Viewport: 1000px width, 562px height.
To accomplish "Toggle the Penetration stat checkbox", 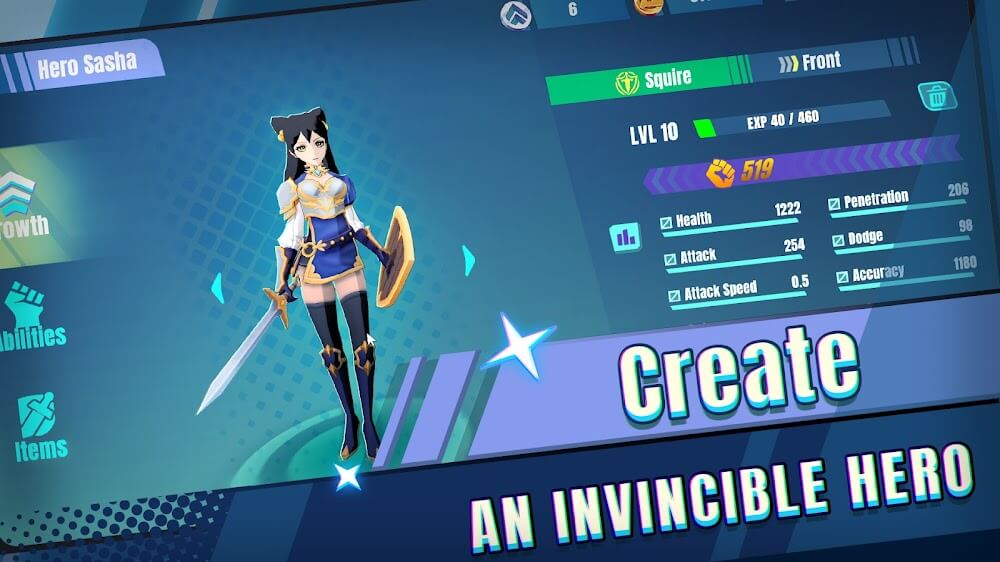I will coord(834,205).
